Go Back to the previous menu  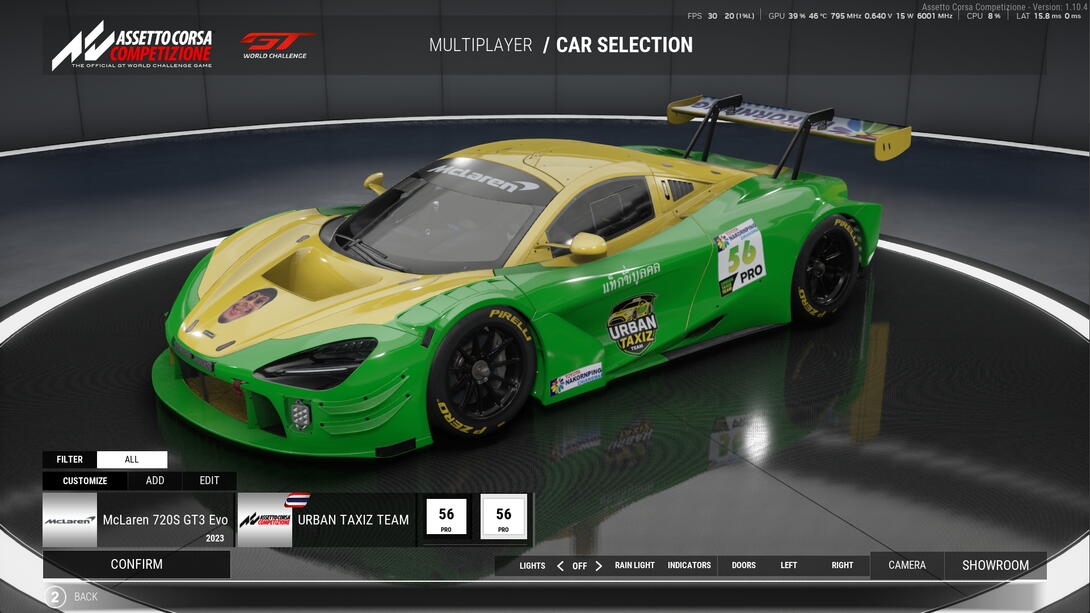tap(72, 597)
